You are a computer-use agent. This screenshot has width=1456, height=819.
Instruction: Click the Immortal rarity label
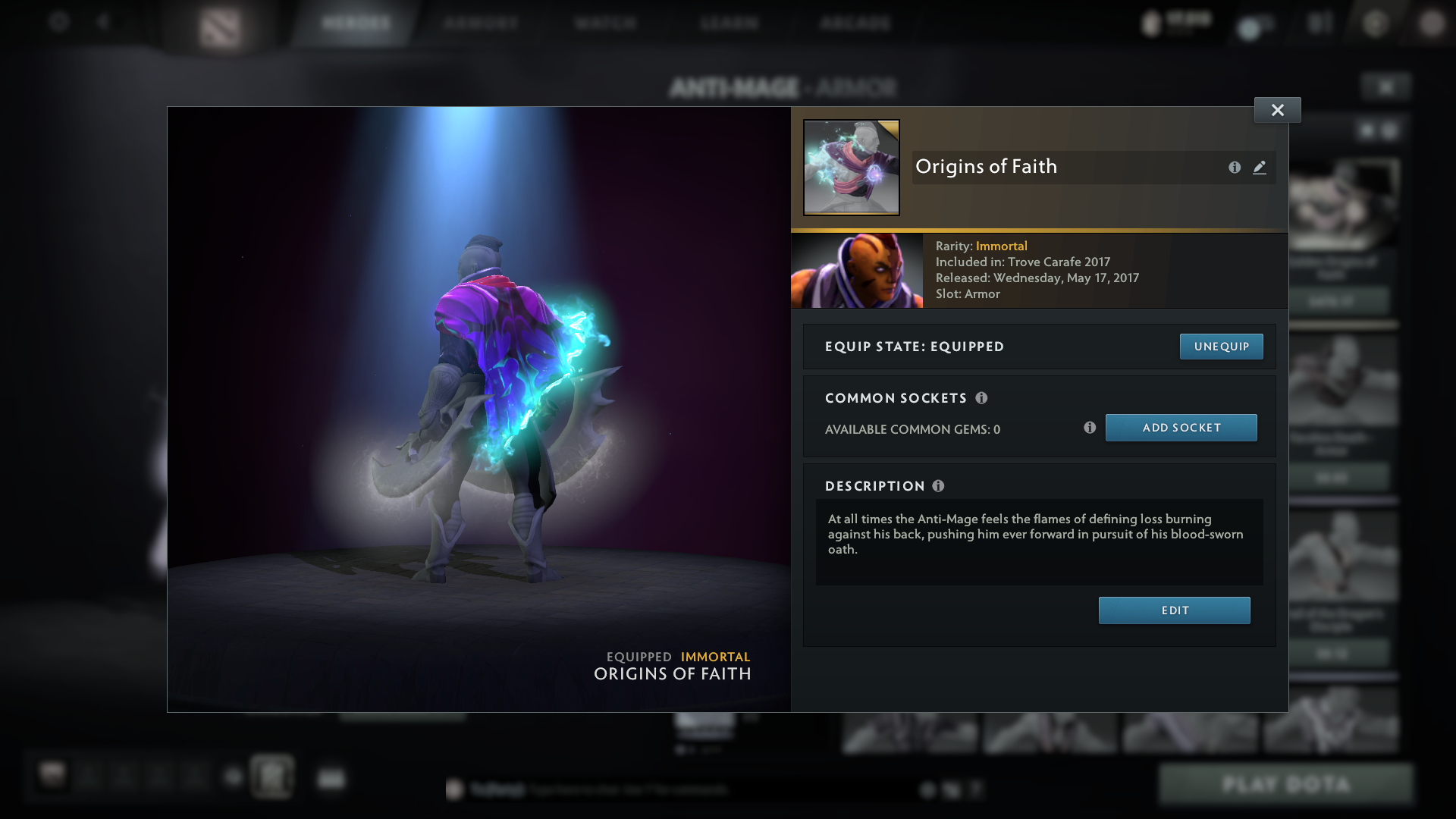[1002, 246]
